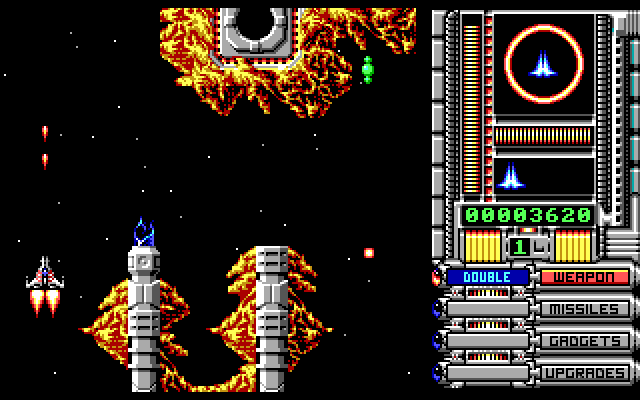Open the GADGETS category
Image resolution: width=640 pixels, height=400 pixels.
click(x=585, y=341)
